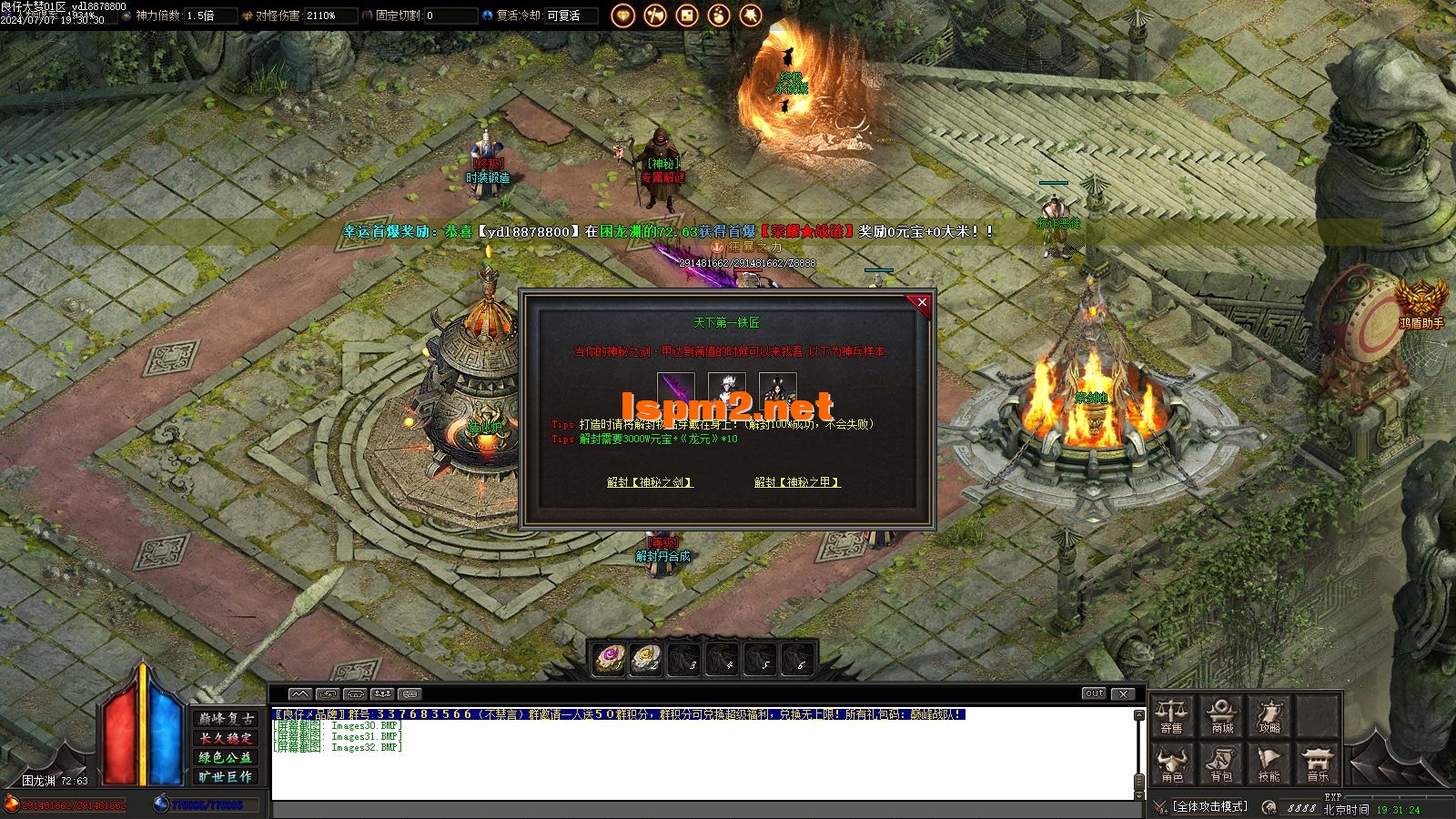Open the 攻略 guide
The width and height of the screenshot is (1456, 819).
[1269, 715]
